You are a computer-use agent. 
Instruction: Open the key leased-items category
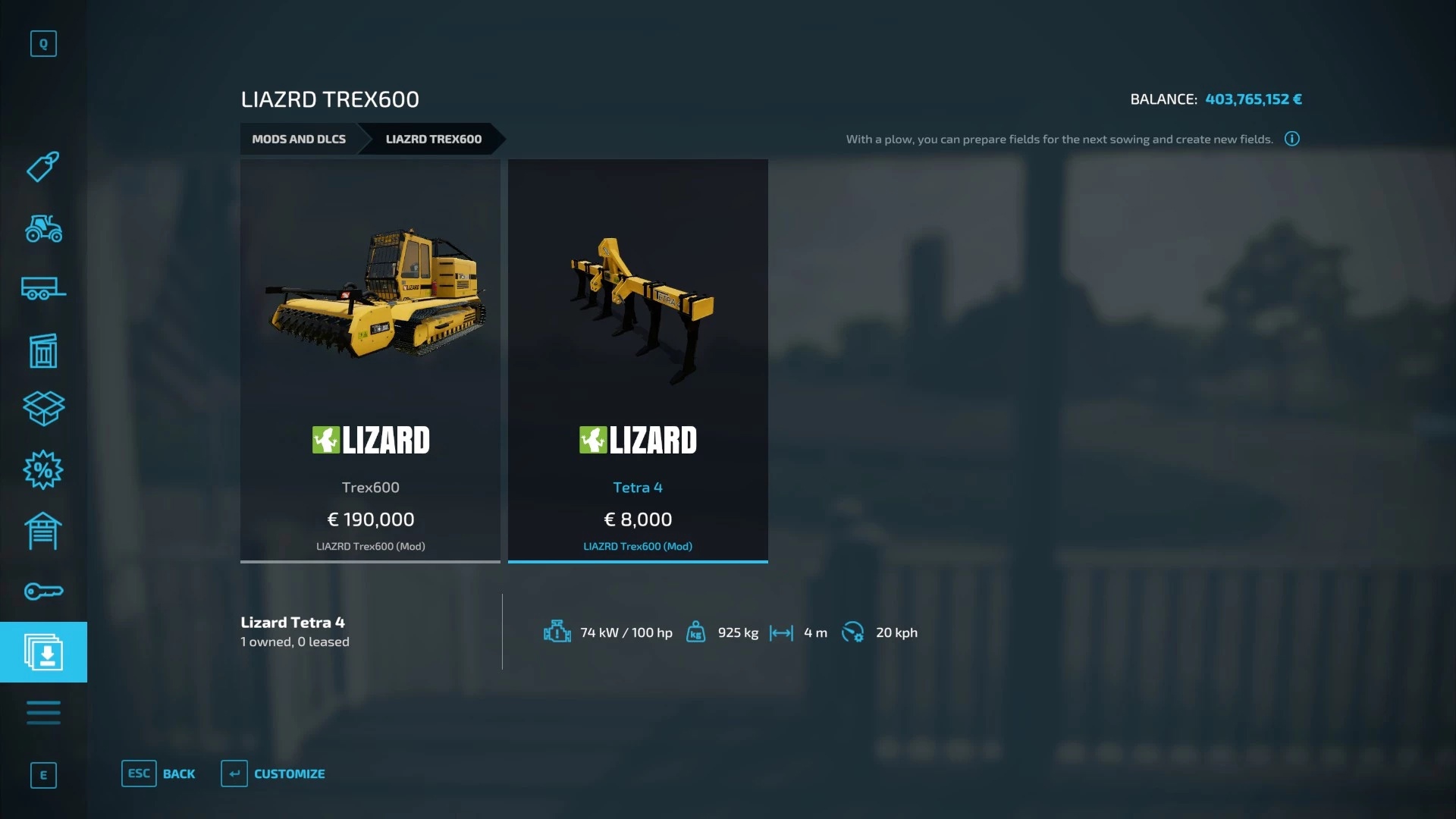[43, 591]
